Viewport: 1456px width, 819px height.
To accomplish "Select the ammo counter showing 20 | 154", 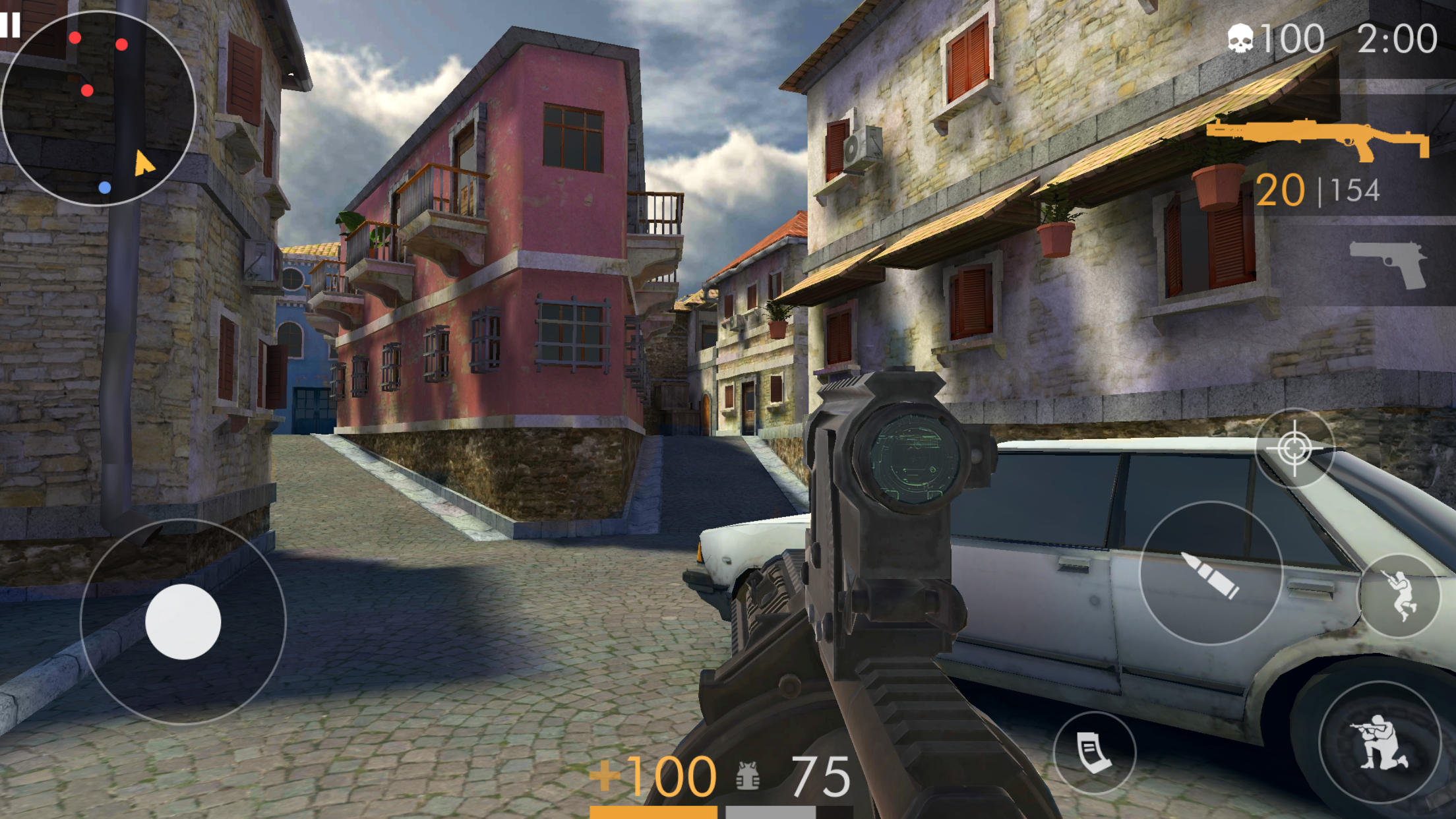I will [1319, 191].
